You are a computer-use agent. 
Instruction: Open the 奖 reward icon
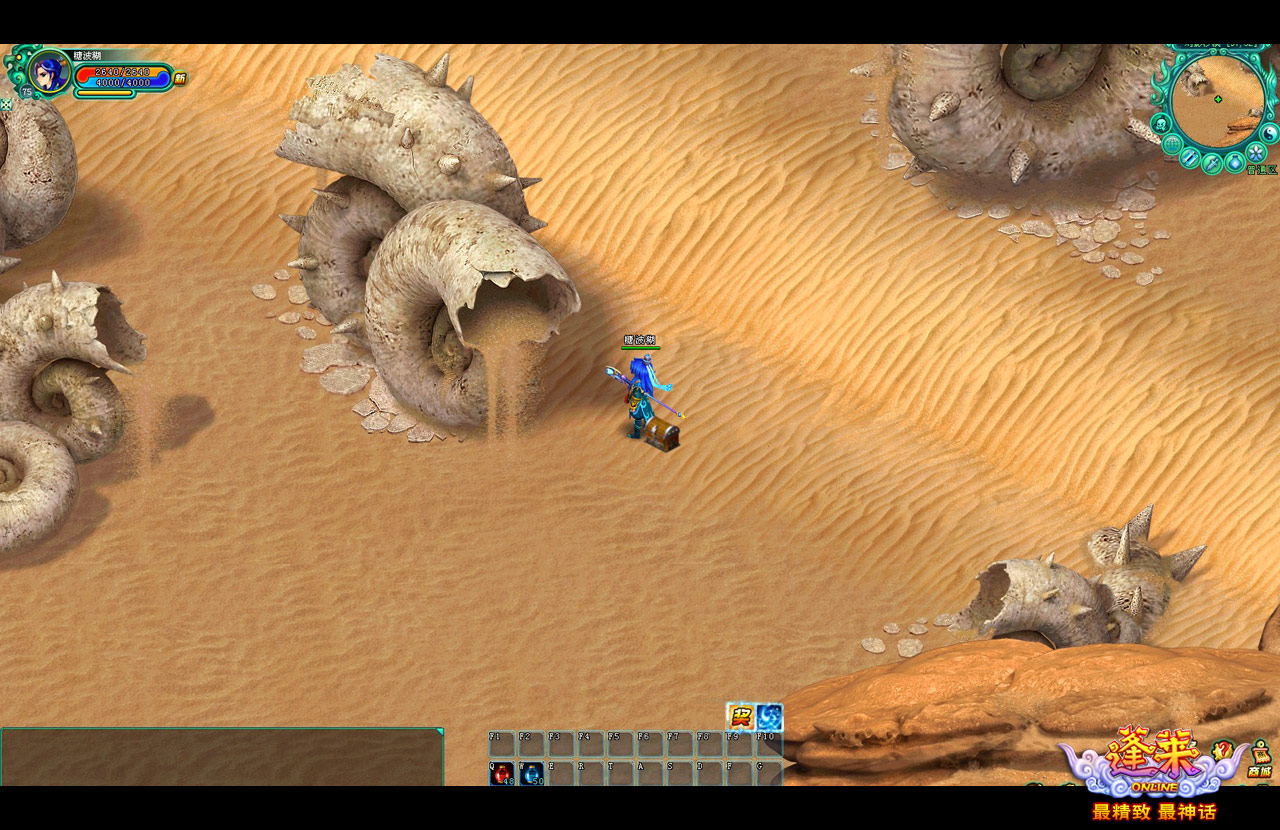pos(740,717)
